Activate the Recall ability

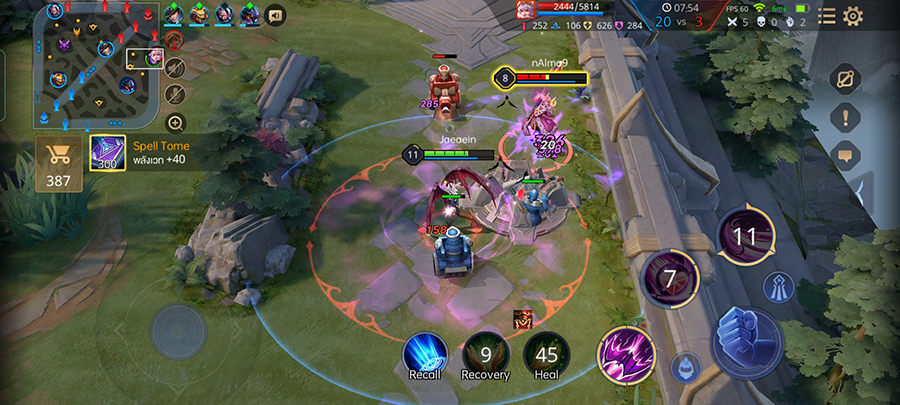click(424, 354)
